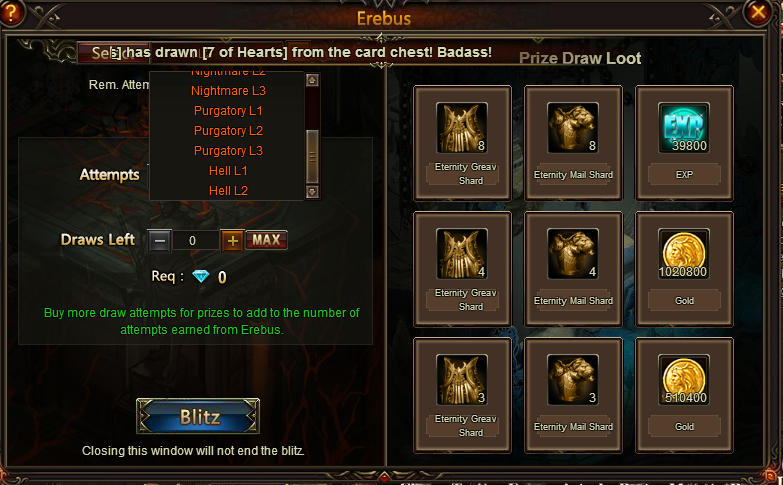Pick Purgatory L2 in the list

[228, 131]
